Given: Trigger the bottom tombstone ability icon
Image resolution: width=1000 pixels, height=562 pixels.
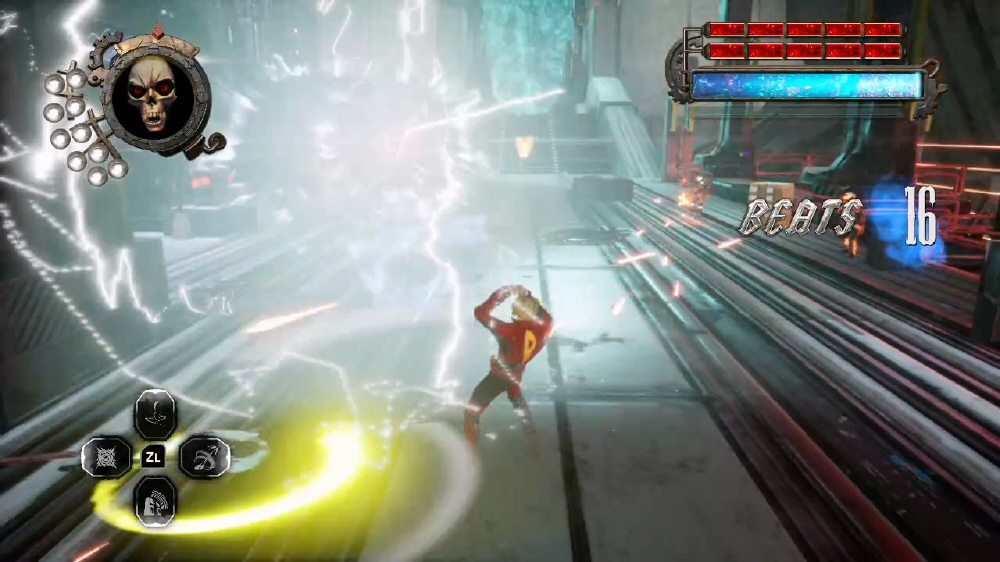Looking at the screenshot, I should coord(155,500).
